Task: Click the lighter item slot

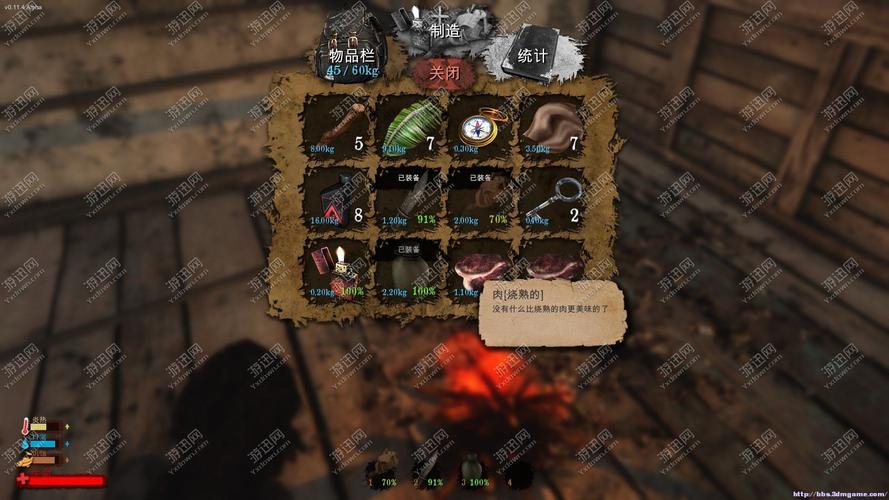Action: click(337, 268)
